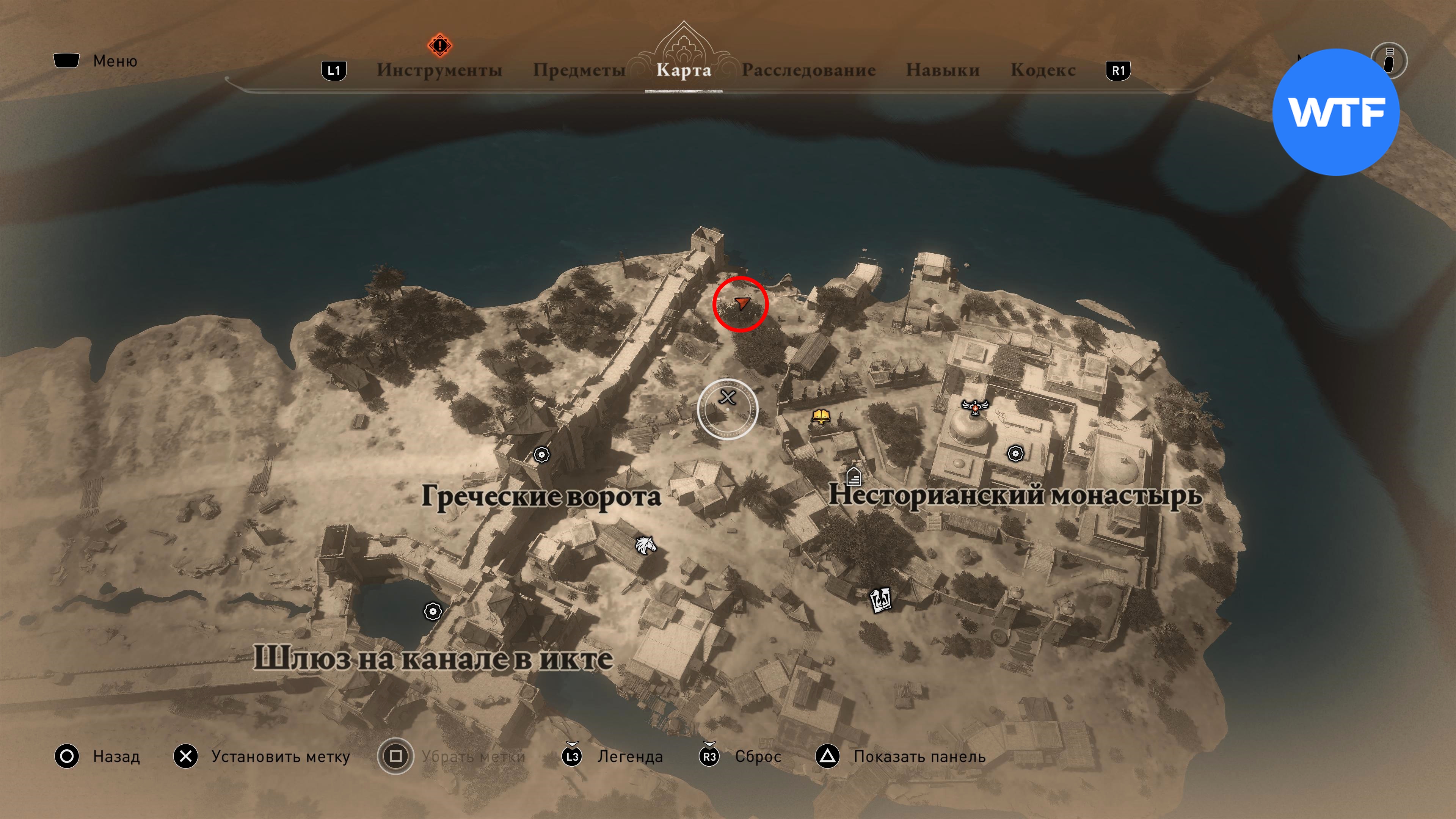This screenshot has height=819, width=1456.
Task: Click the blue WTF overlay badge
Action: click(1335, 112)
